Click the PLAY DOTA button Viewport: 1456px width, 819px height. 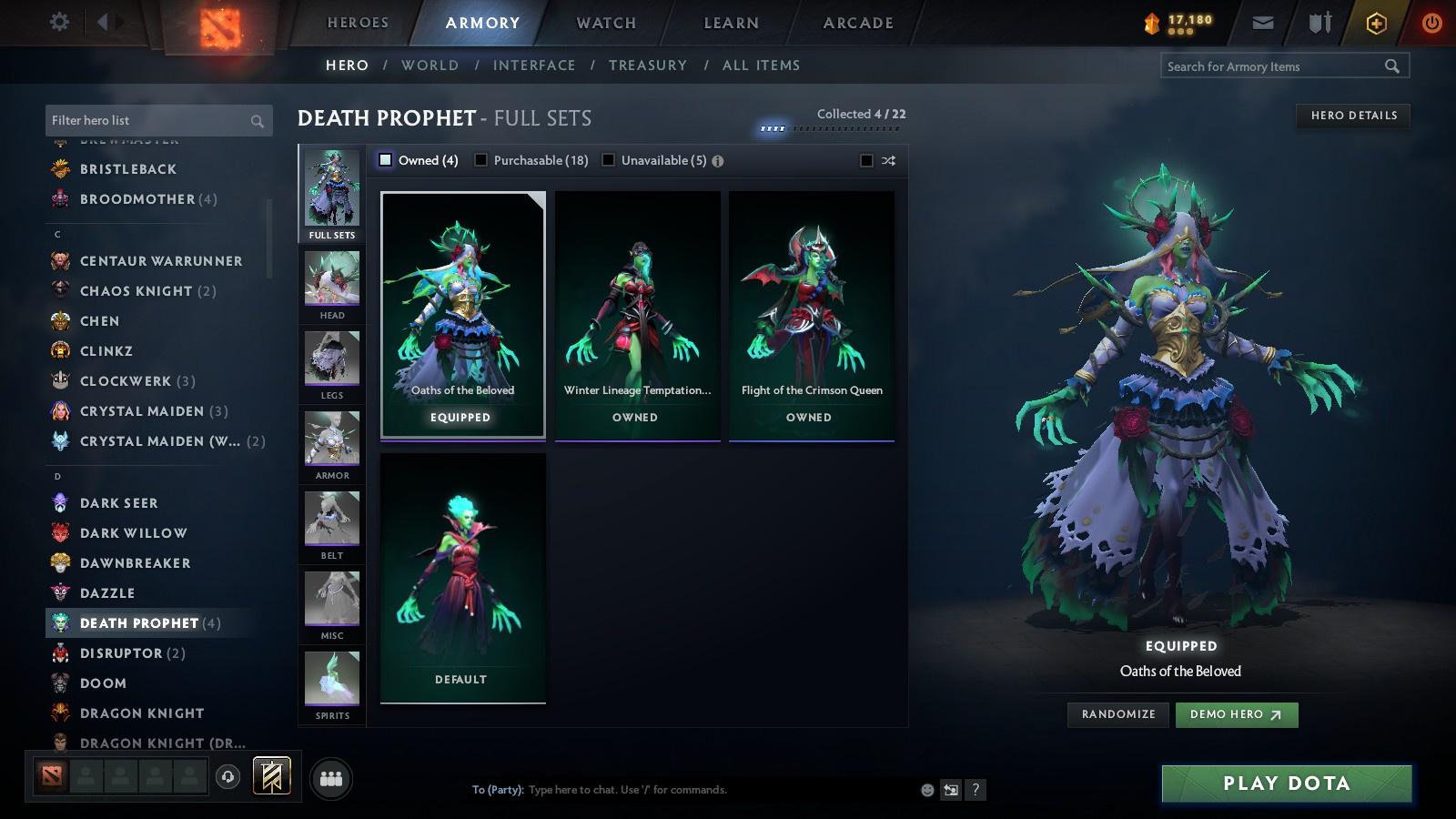[1284, 783]
